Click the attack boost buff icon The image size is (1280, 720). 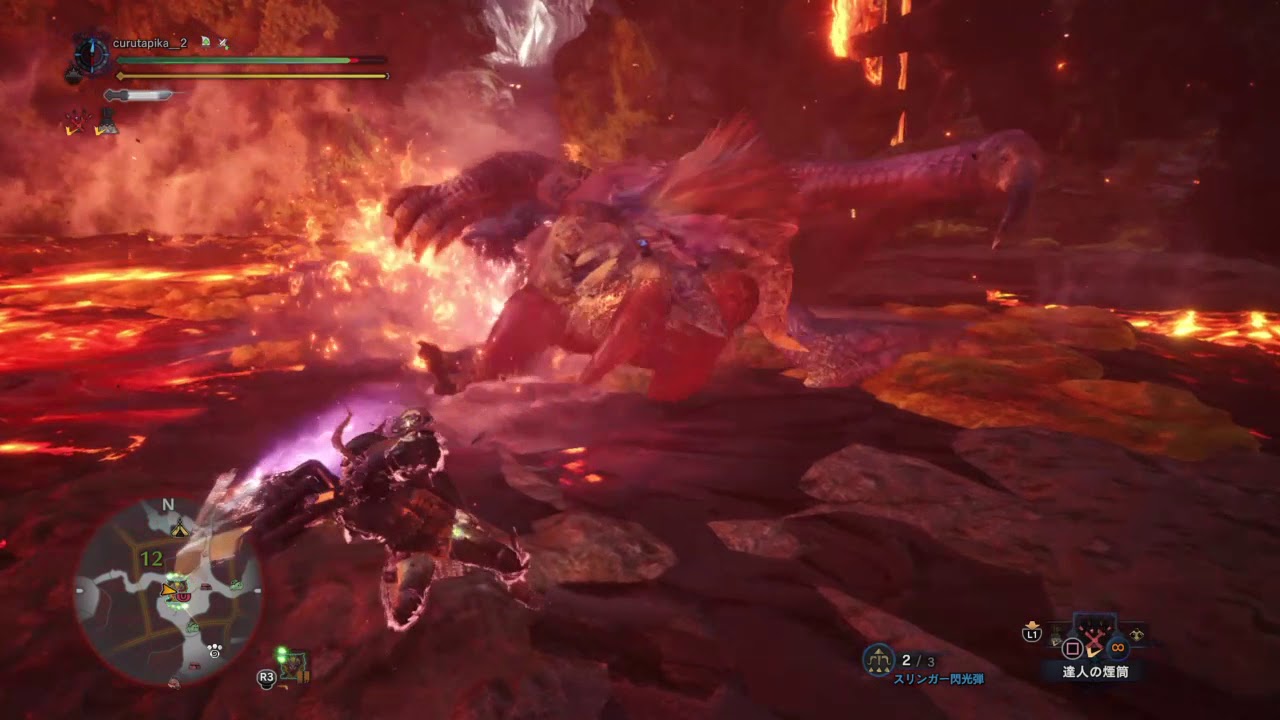click(76, 120)
